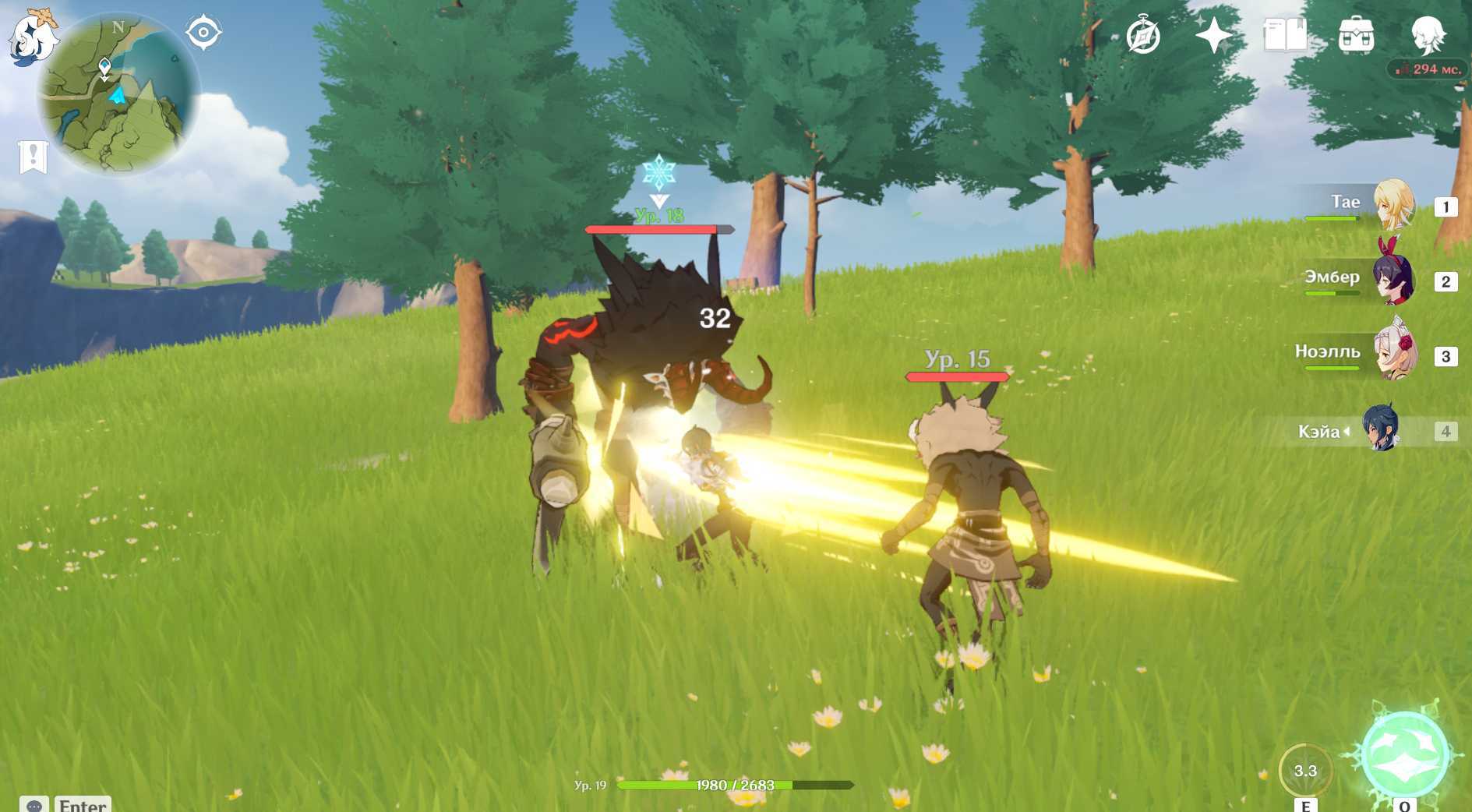Activate the glowing elemental burst ability
Viewport: 1472px width, 812px height.
coord(1404,753)
